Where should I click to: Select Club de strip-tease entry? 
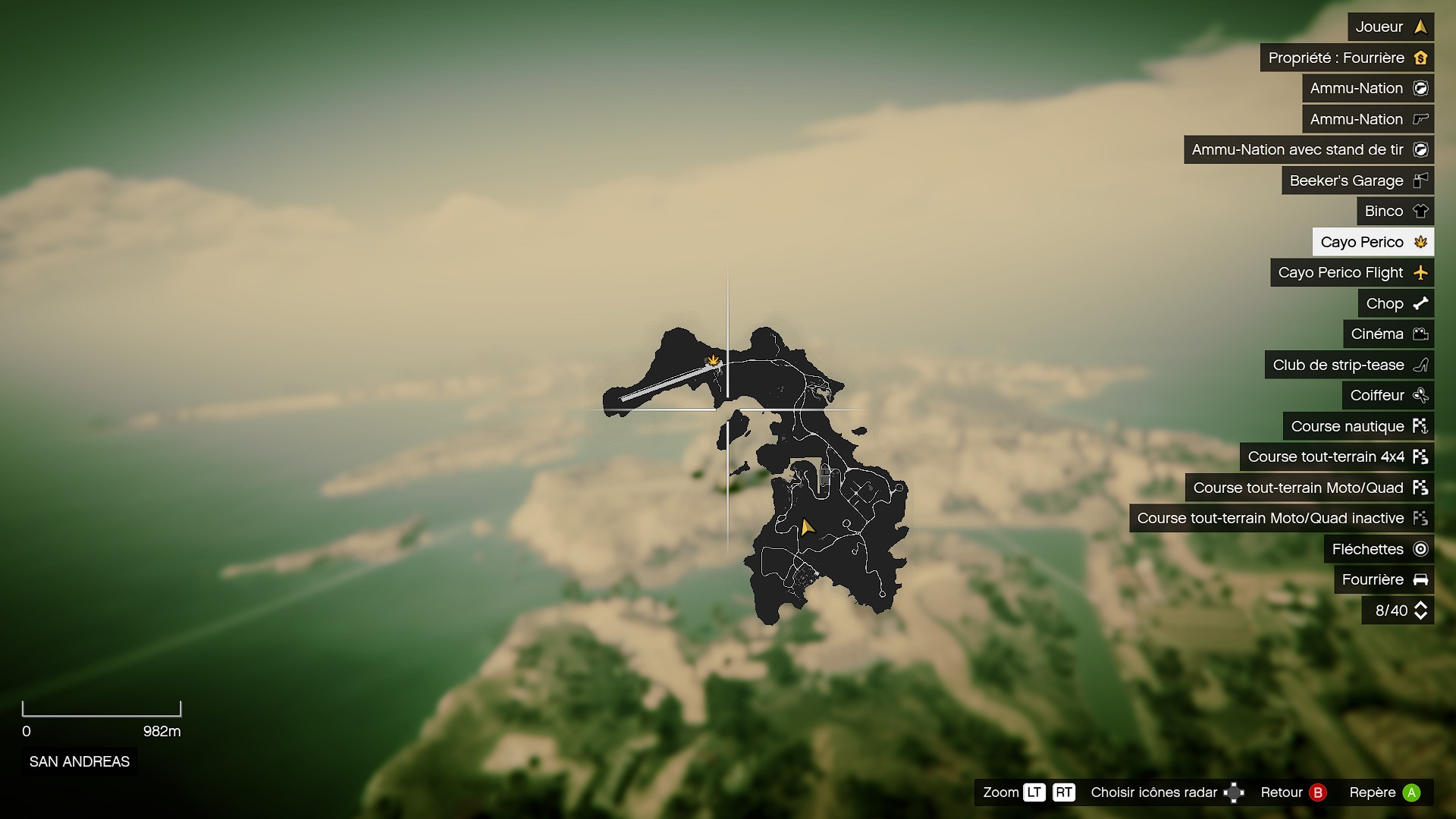coord(1348,365)
